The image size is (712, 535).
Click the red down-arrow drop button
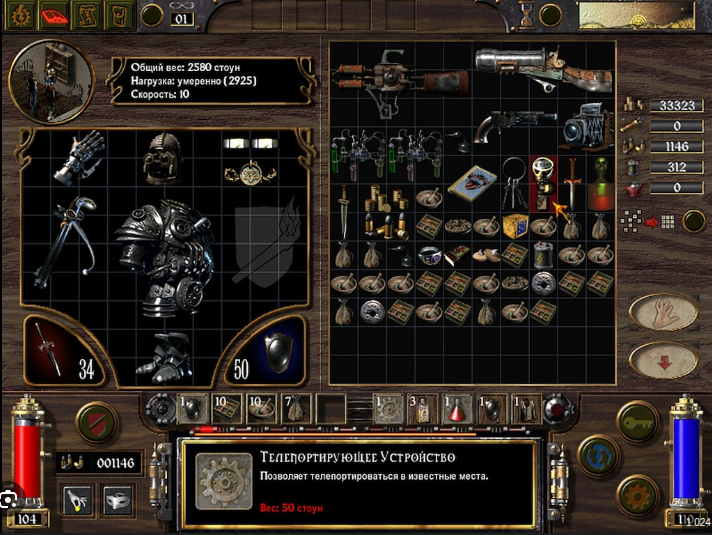[x=663, y=360]
